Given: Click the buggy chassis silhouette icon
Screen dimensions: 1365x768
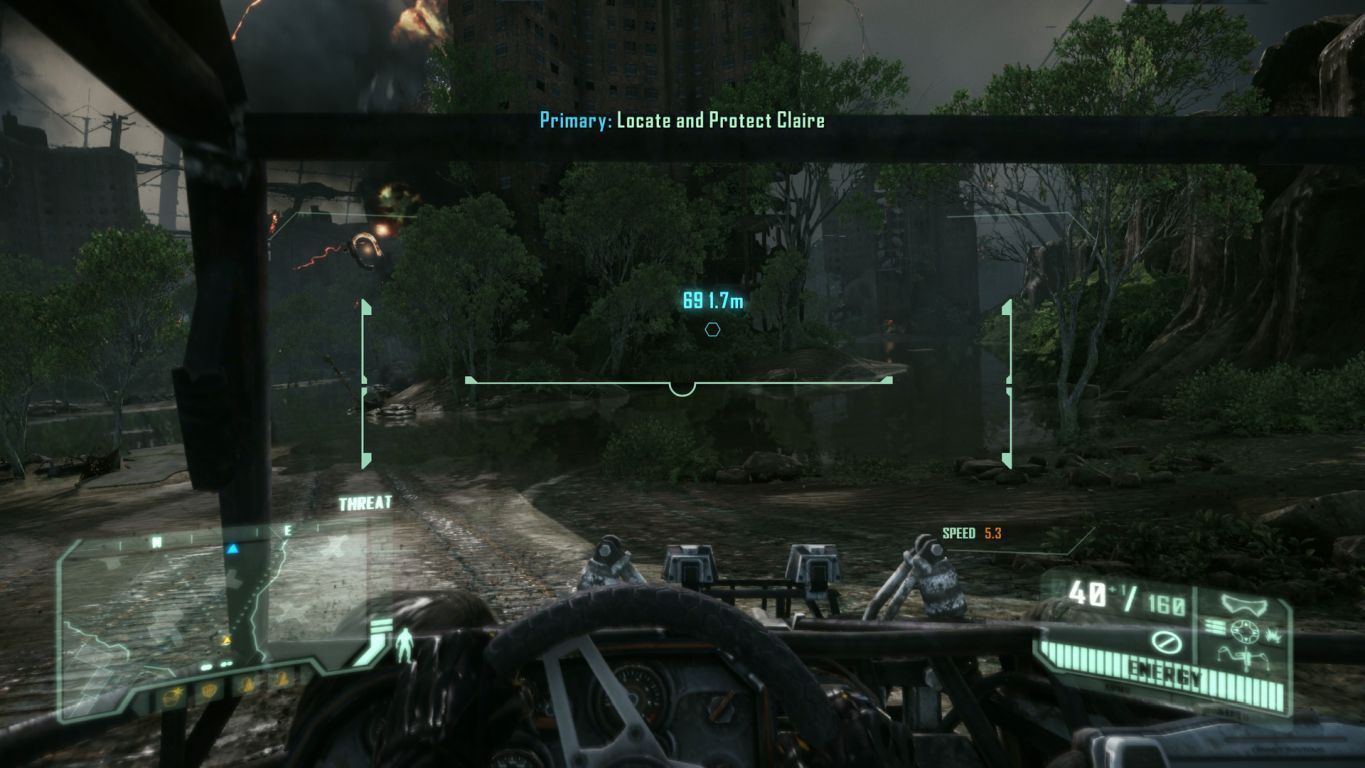Looking at the screenshot, I should point(1245,656).
